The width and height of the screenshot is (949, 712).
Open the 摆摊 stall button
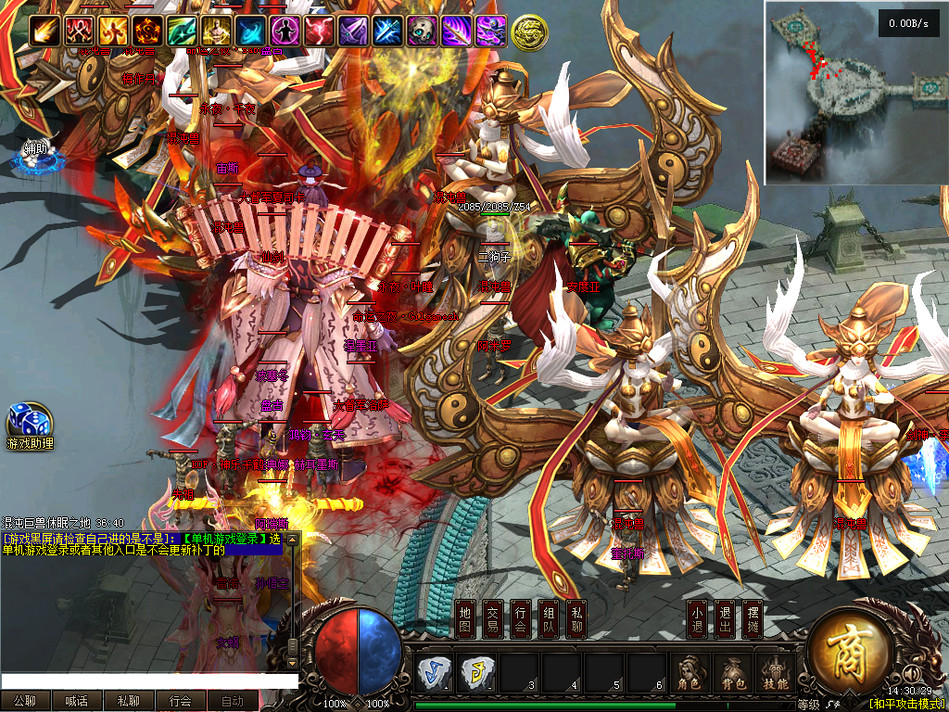coord(755,620)
